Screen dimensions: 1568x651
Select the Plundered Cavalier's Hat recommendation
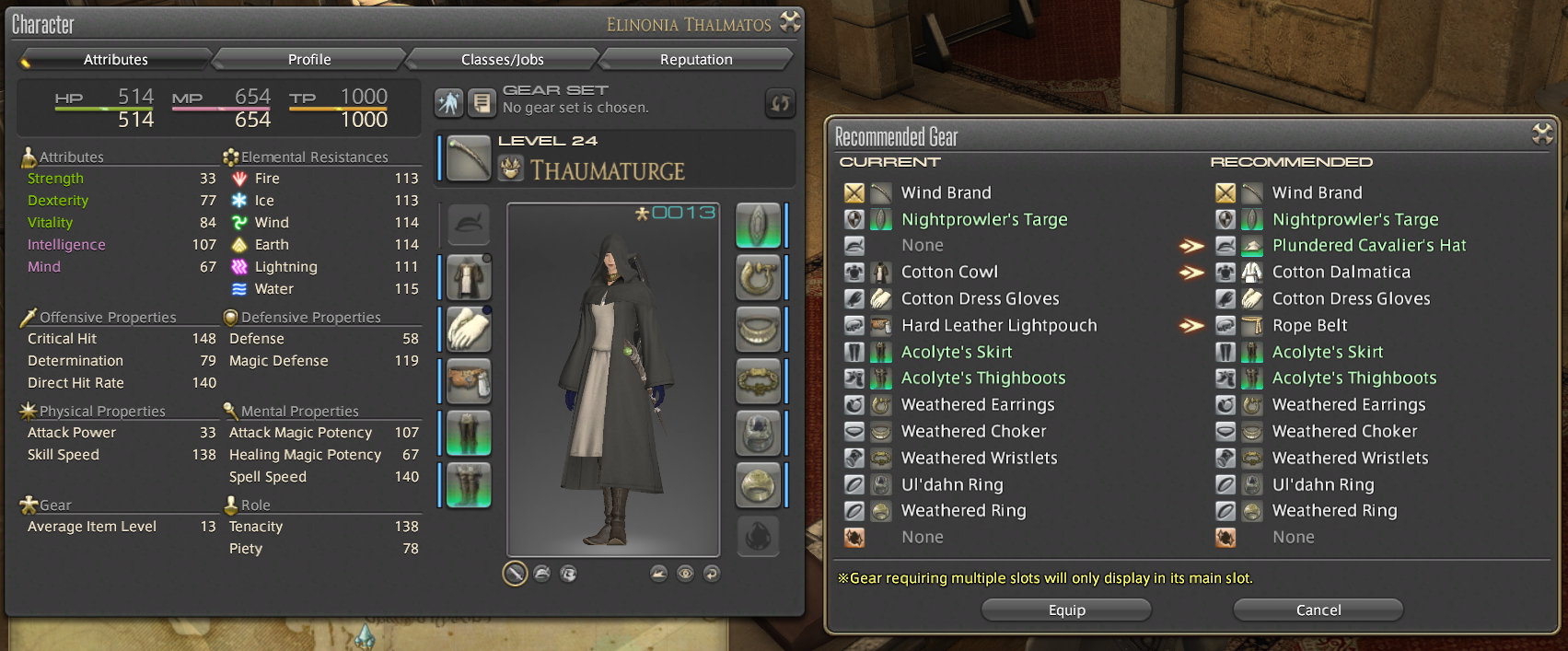[x=1368, y=246]
